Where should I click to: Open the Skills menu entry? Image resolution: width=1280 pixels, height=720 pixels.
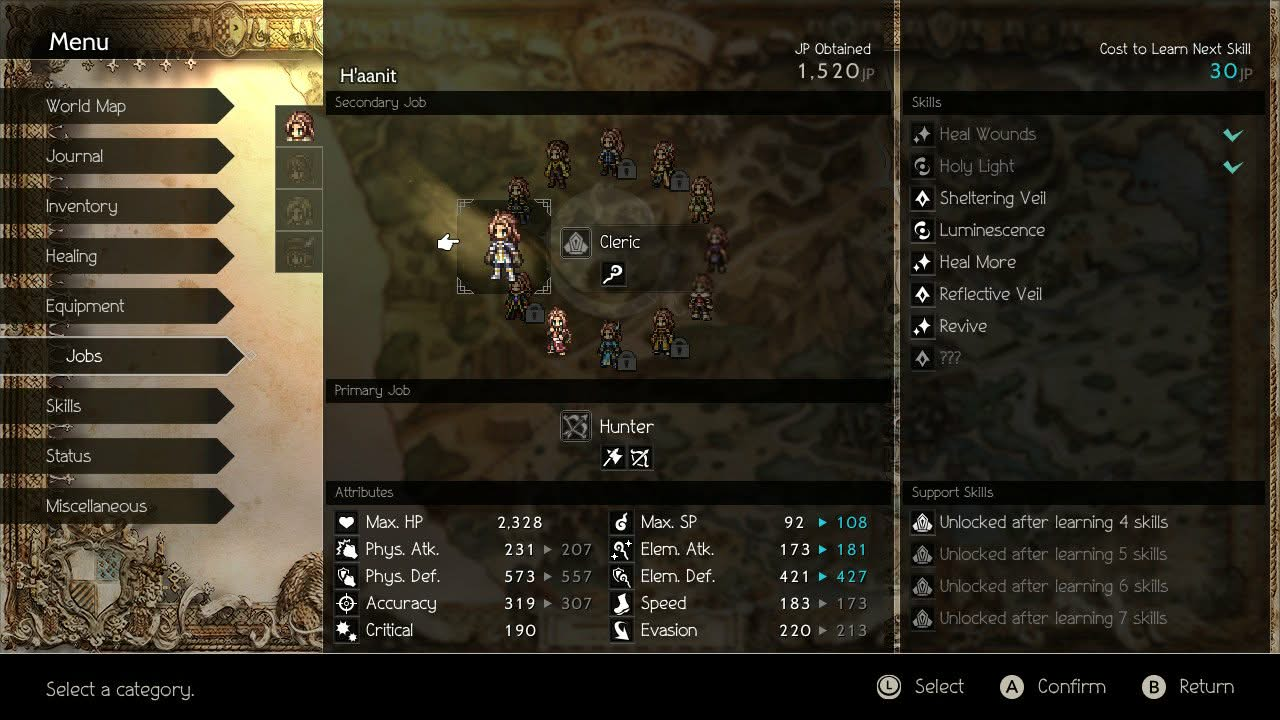pos(64,406)
